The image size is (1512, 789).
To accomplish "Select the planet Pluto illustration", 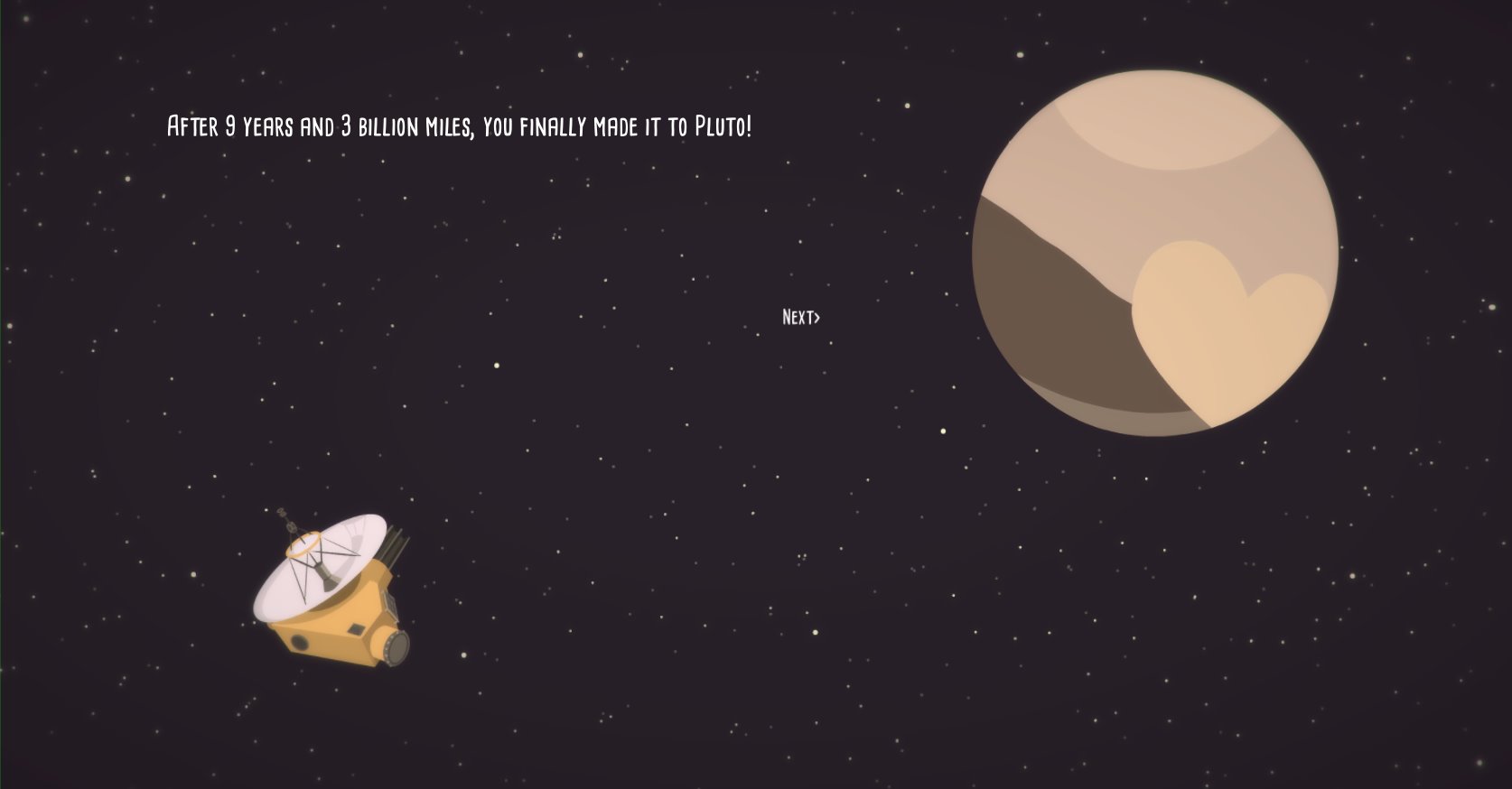I will (x=1156, y=253).
